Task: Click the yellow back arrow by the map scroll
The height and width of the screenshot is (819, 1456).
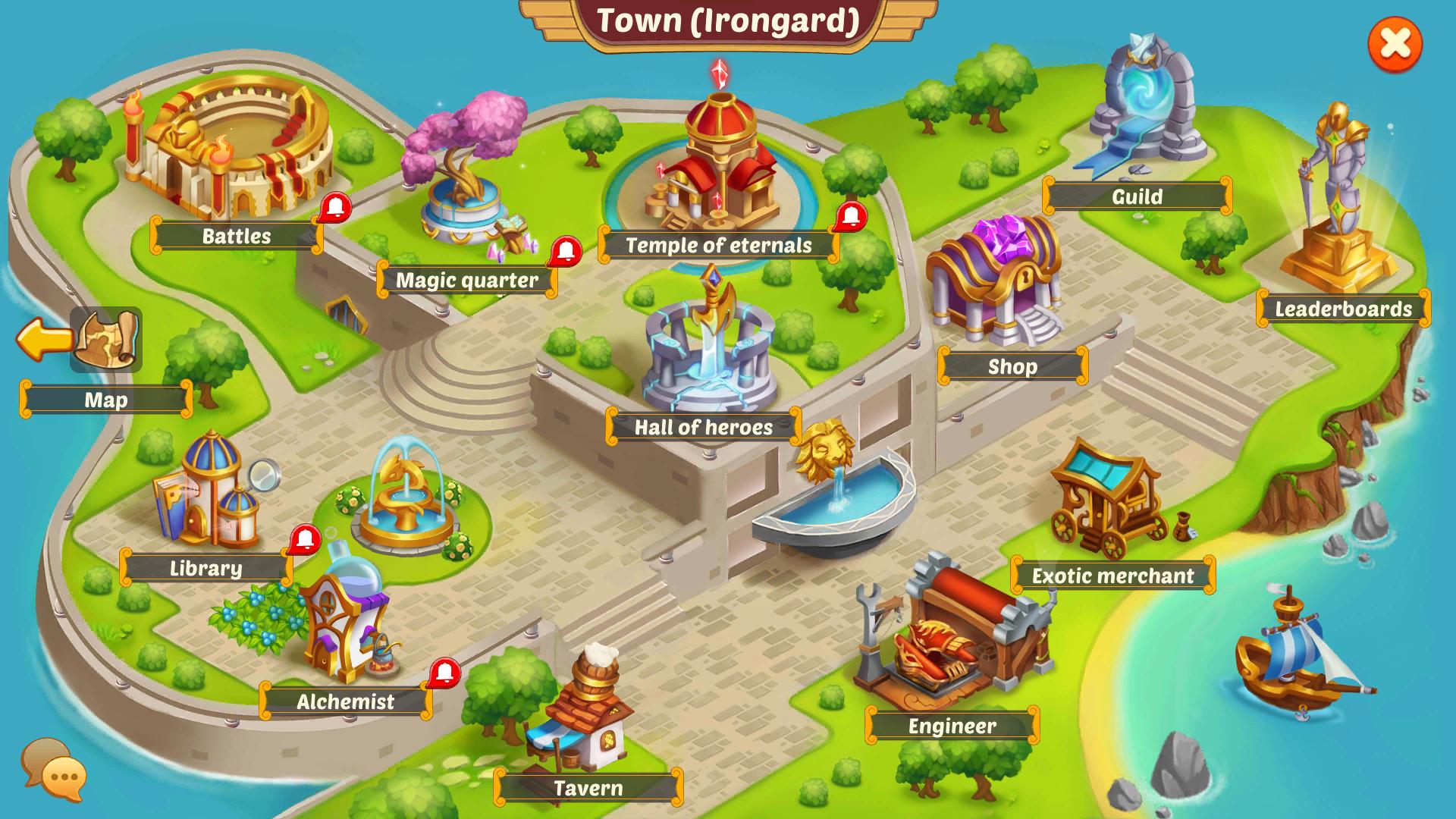Action: coord(44,340)
